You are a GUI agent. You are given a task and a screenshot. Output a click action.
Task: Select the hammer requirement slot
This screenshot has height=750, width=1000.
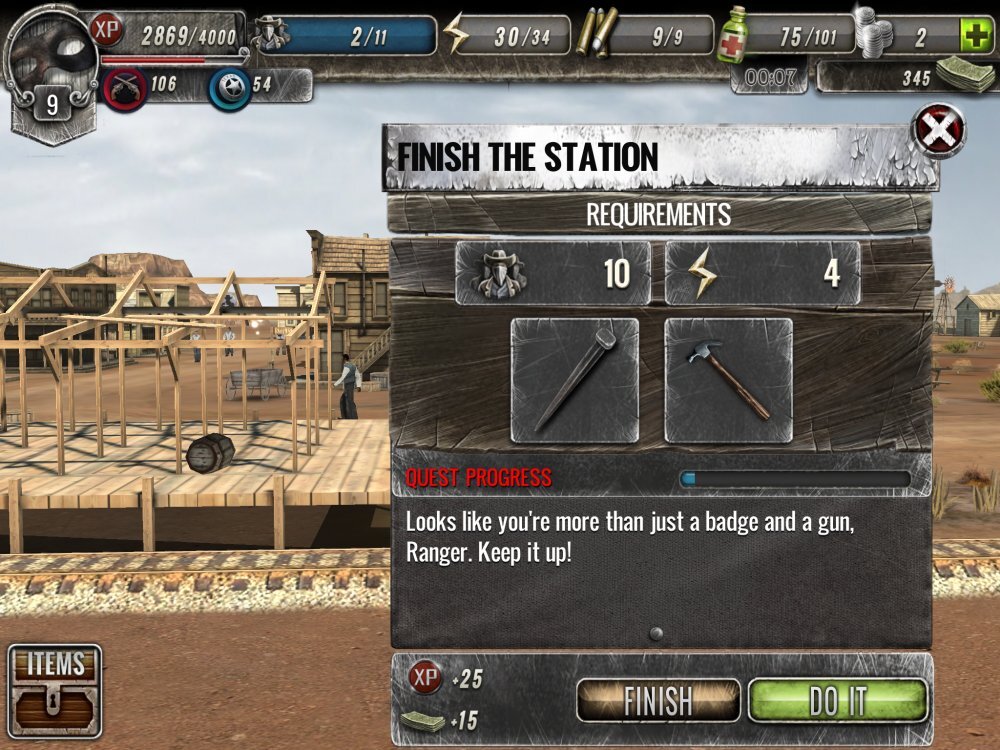(x=728, y=380)
